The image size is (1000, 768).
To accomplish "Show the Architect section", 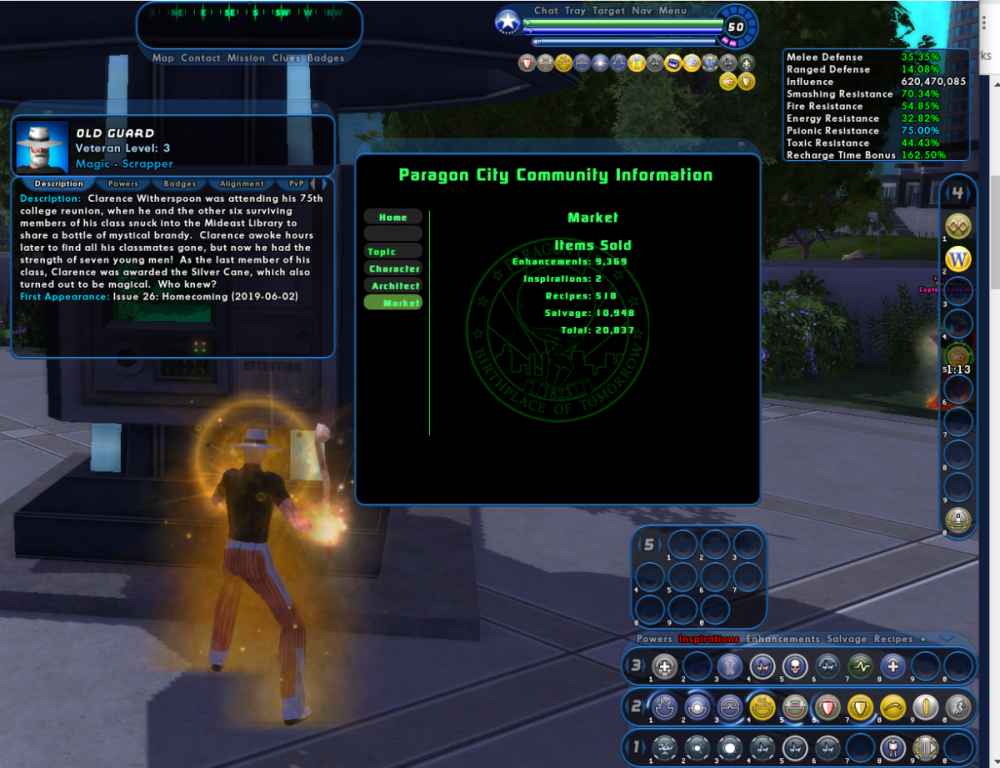I will tap(393, 286).
